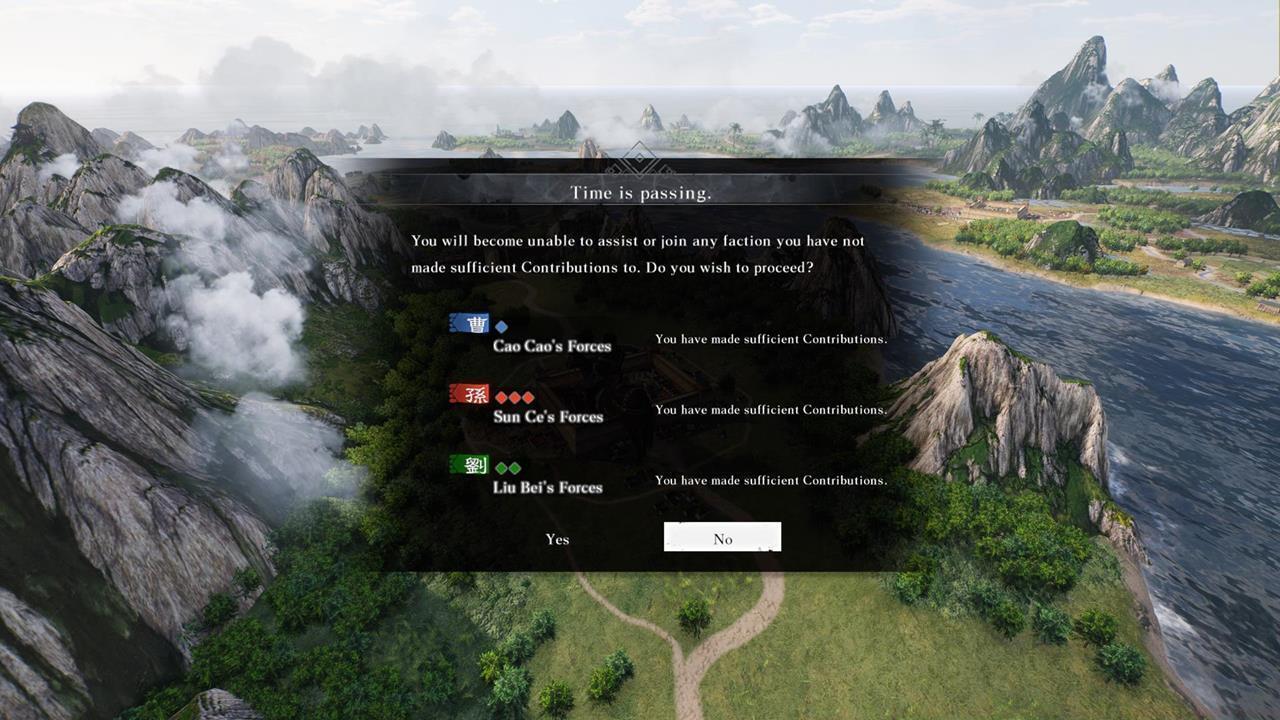Click the second green diamond for Liu Bei
Image resolution: width=1280 pixels, height=720 pixels.
(x=517, y=466)
